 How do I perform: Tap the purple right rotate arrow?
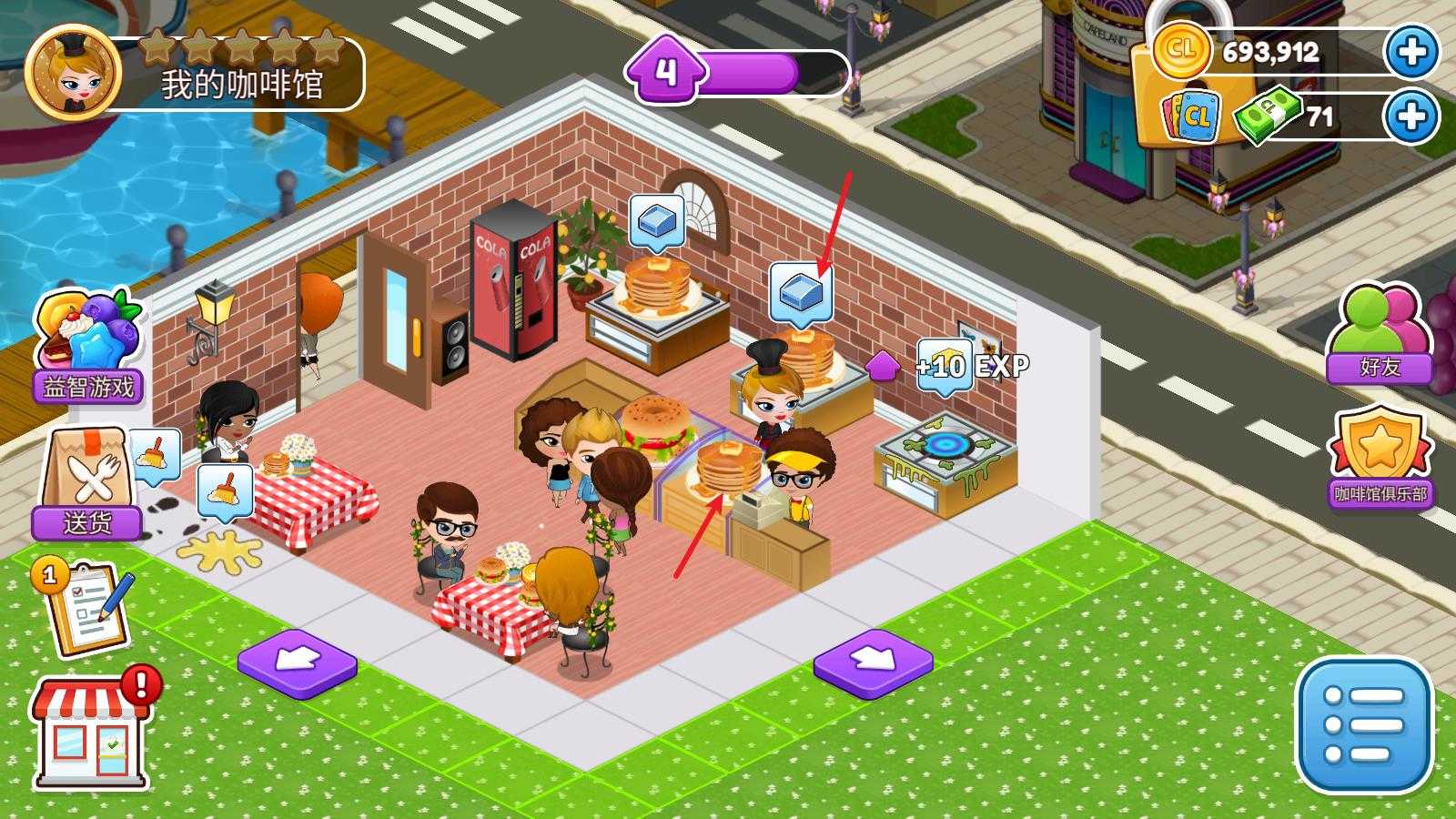pos(873,662)
